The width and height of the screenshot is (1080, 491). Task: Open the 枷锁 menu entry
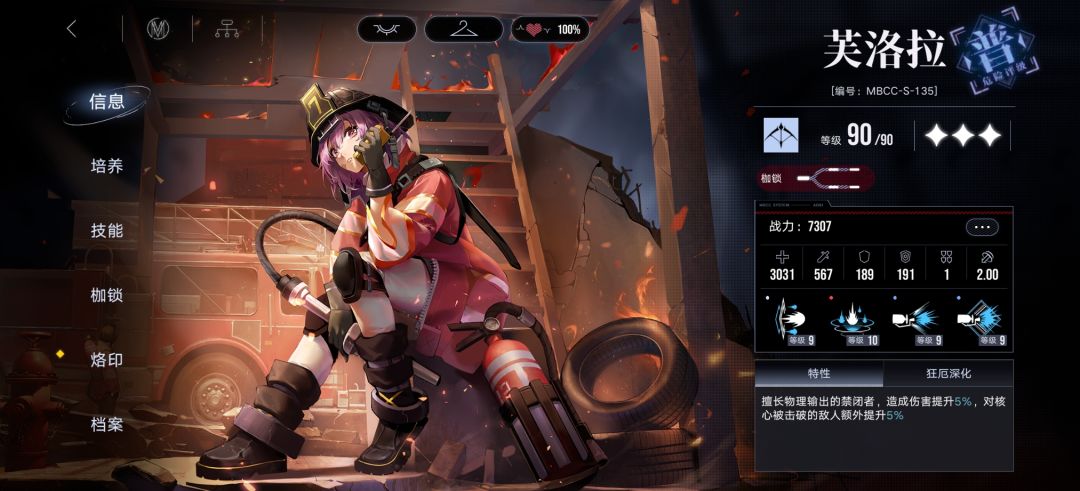pyautogui.click(x=107, y=295)
